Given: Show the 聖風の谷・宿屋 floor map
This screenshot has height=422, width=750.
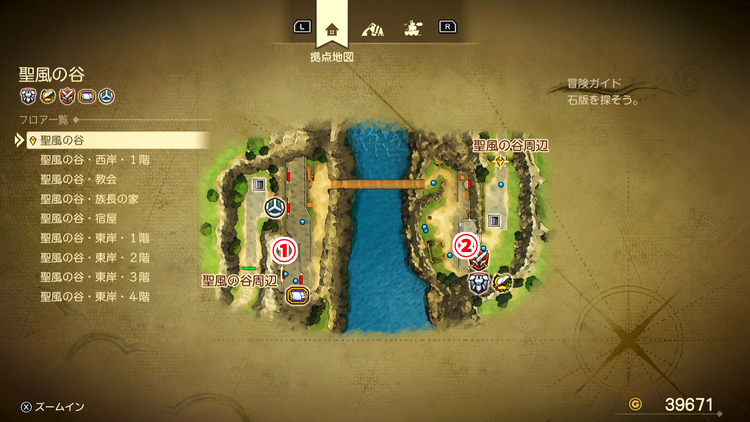Looking at the screenshot, I should (x=79, y=218).
